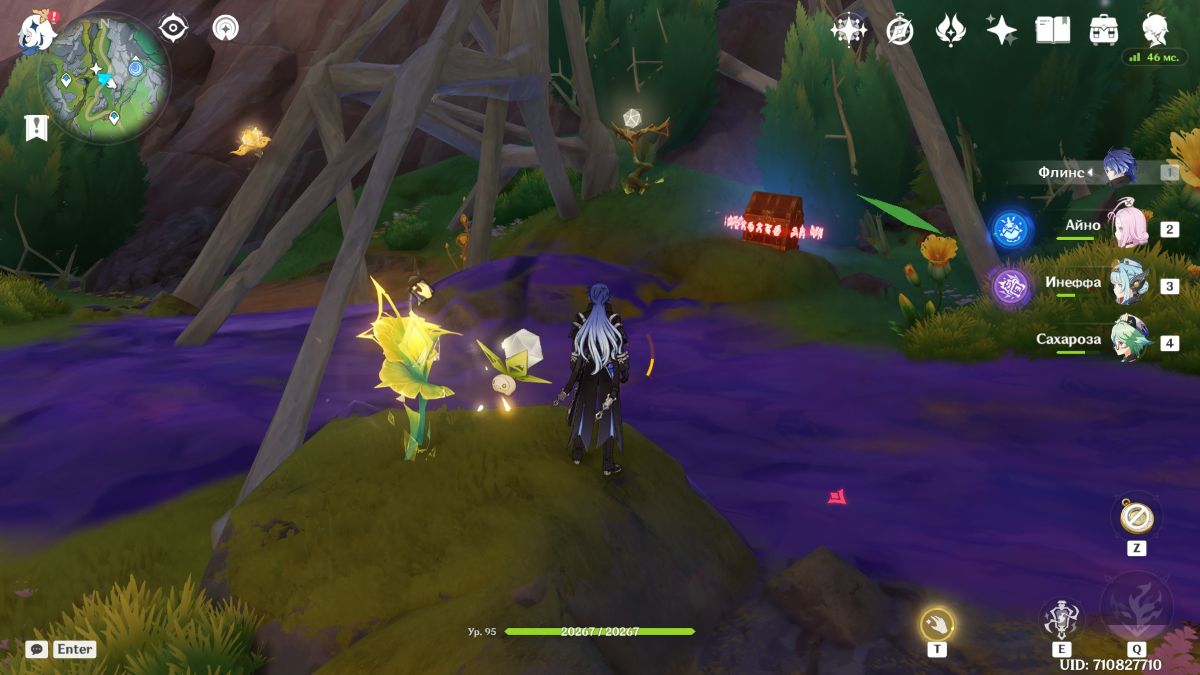
Task: Open the compass icon in top bar
Action: point(900,30)
